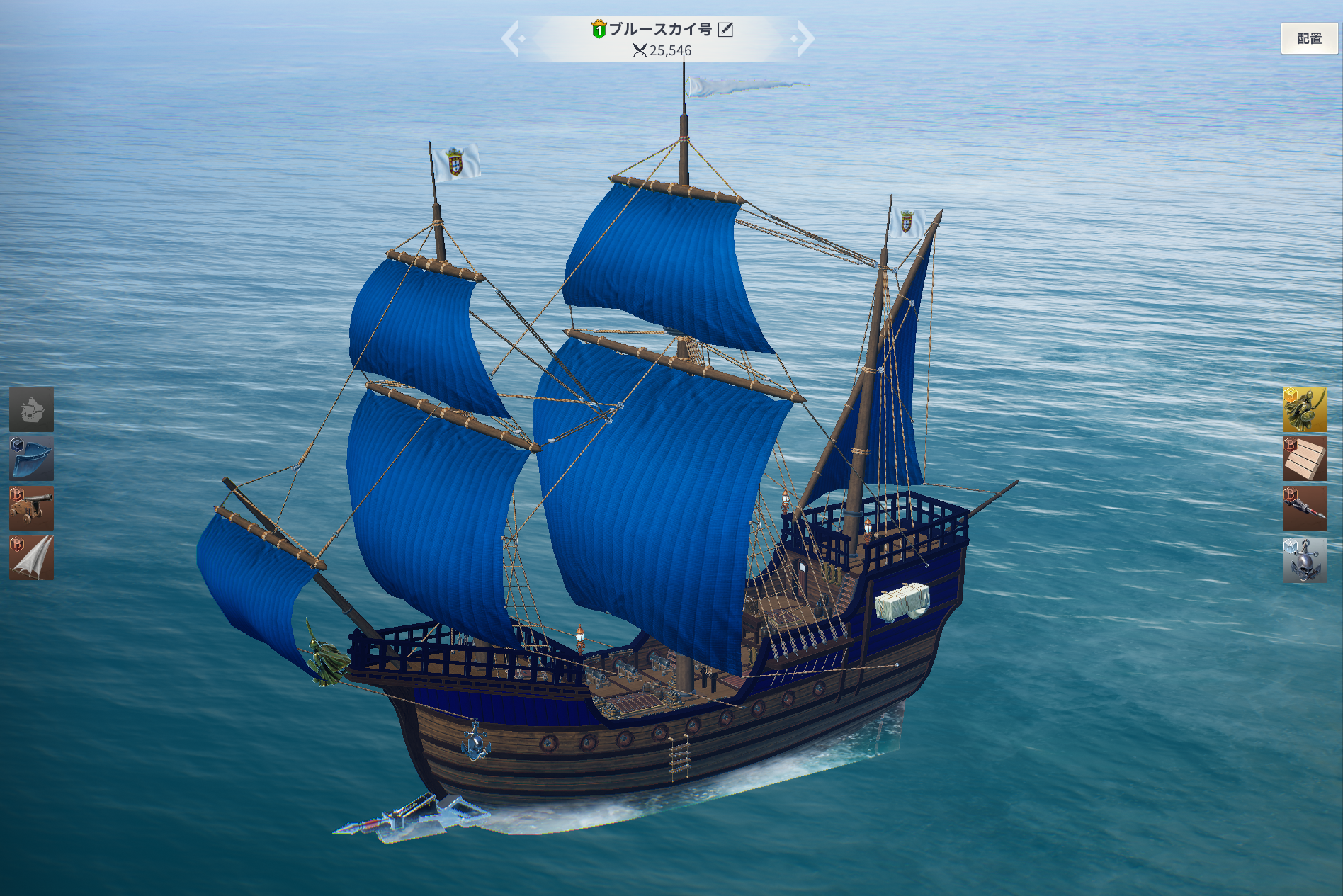Screen dimensions: 1343x896
Task: Select the grey ship silhouette slot
Action: pyautogui.click(x=31, y=409)
